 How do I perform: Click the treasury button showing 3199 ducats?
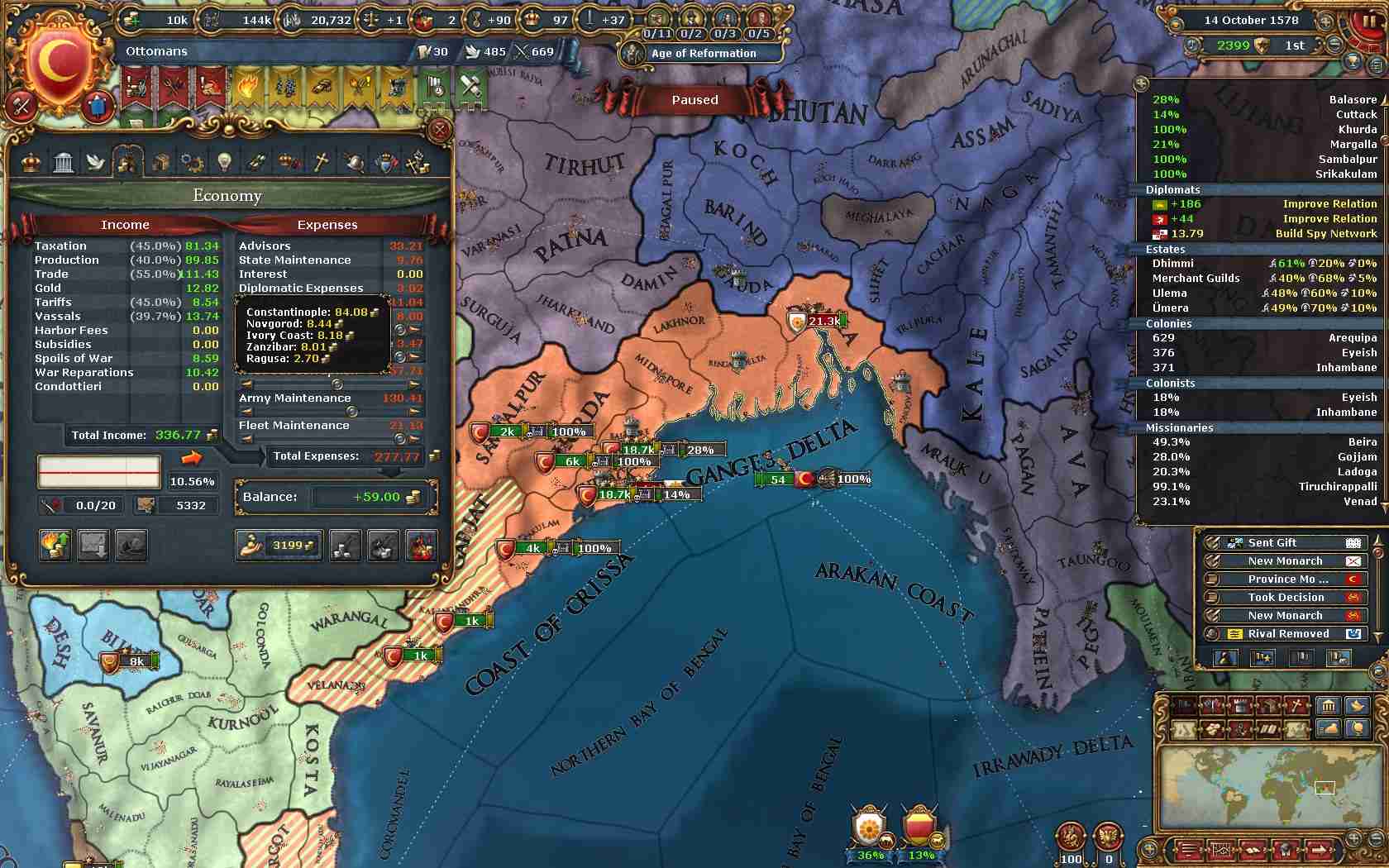(x=279, y=546)
